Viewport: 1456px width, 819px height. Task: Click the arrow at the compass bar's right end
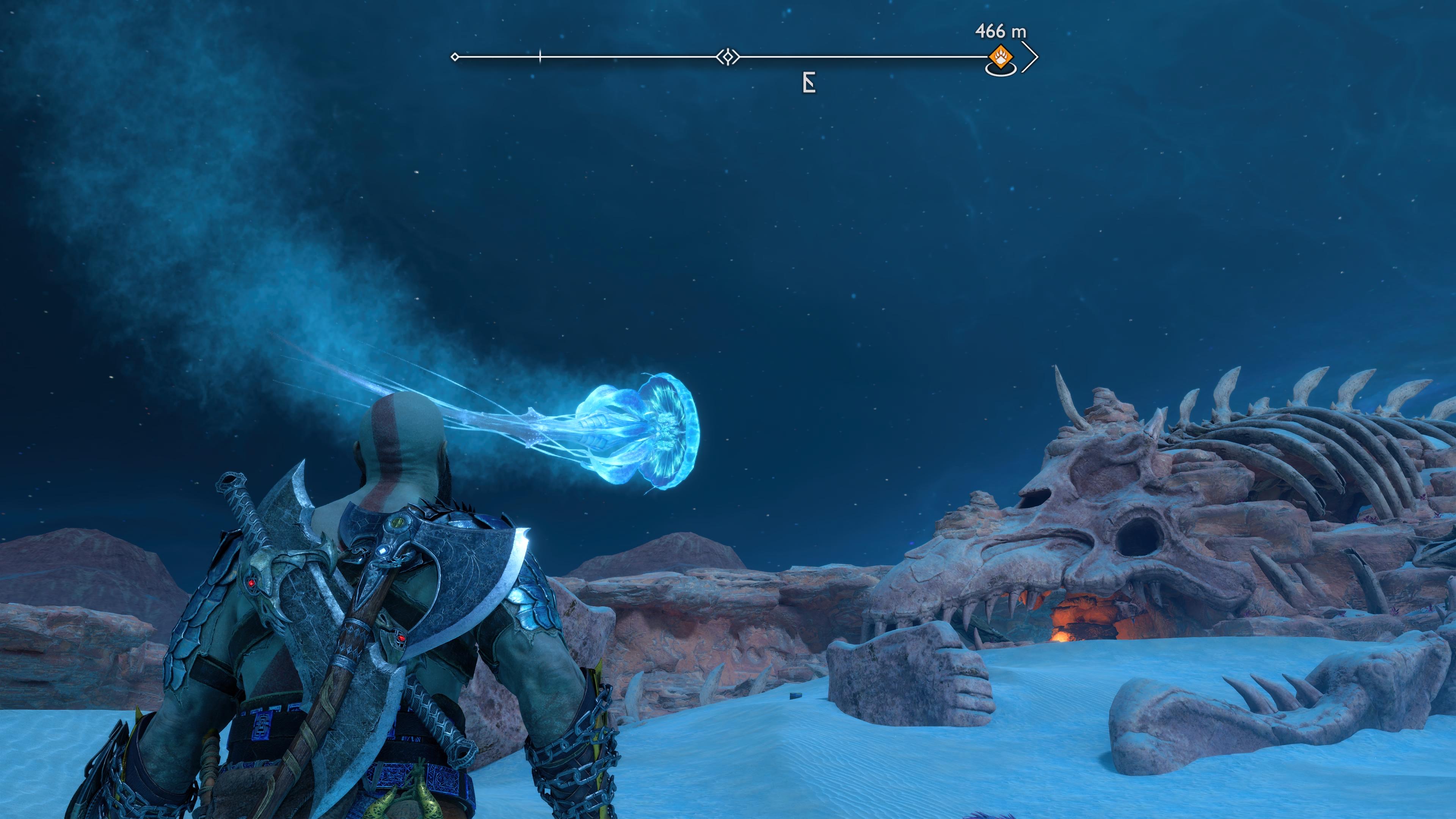coord(1031,57)
